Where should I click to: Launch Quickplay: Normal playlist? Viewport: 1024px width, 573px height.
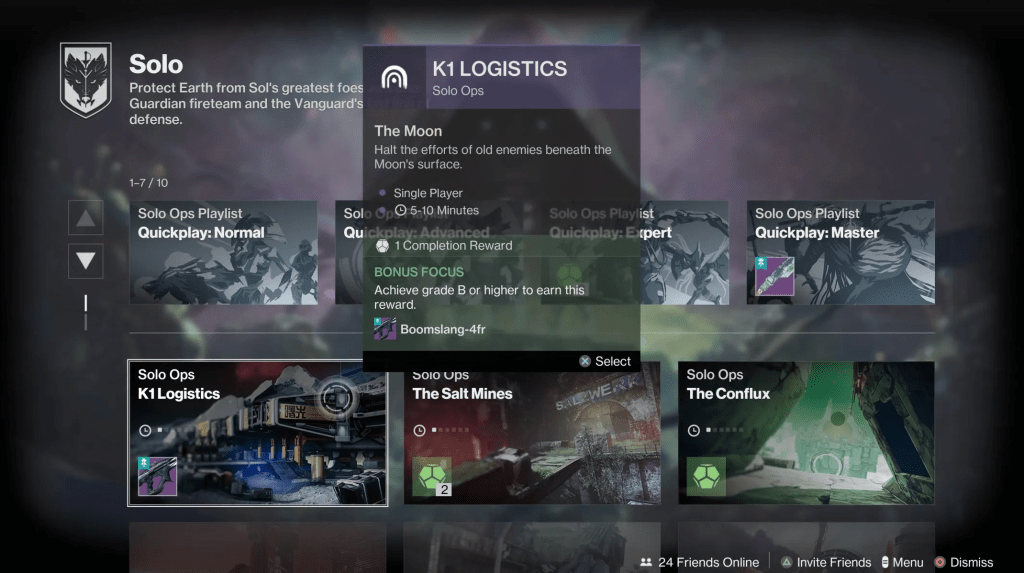(x=223, y=252)
